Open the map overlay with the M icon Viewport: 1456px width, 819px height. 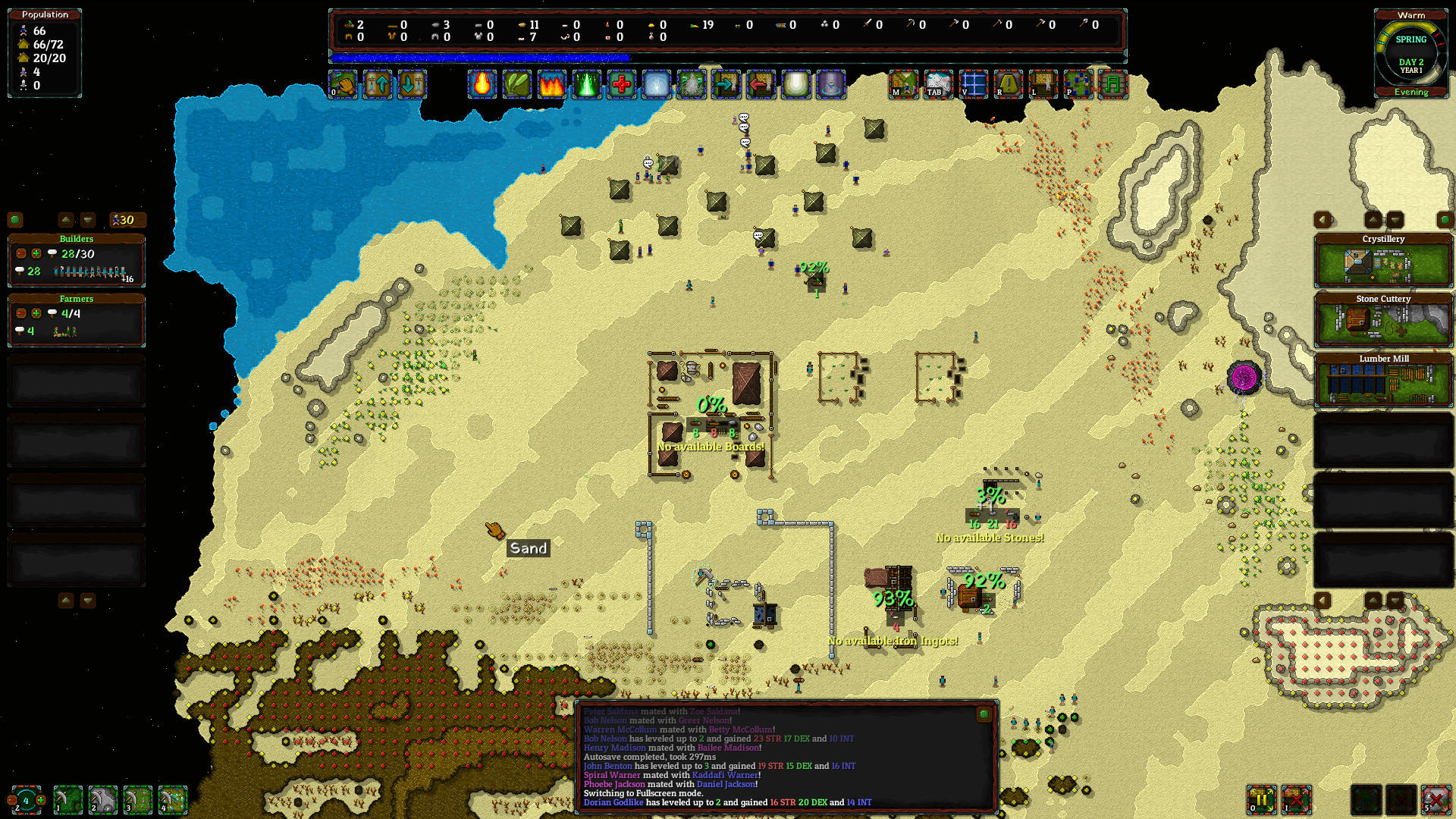click(903, 86)
